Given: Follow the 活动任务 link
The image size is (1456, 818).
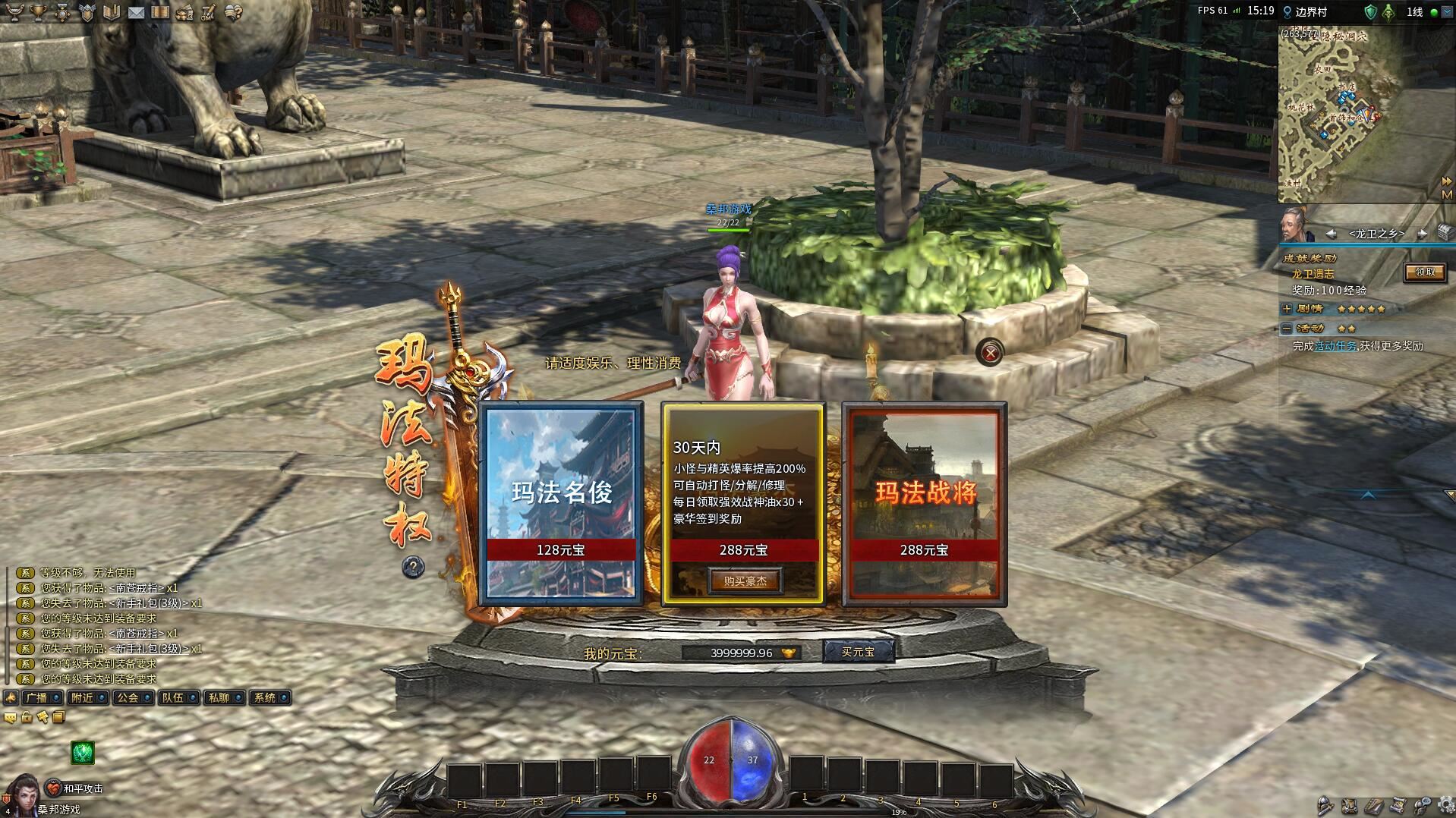Looking at the screenshot, I should 1335,346.
